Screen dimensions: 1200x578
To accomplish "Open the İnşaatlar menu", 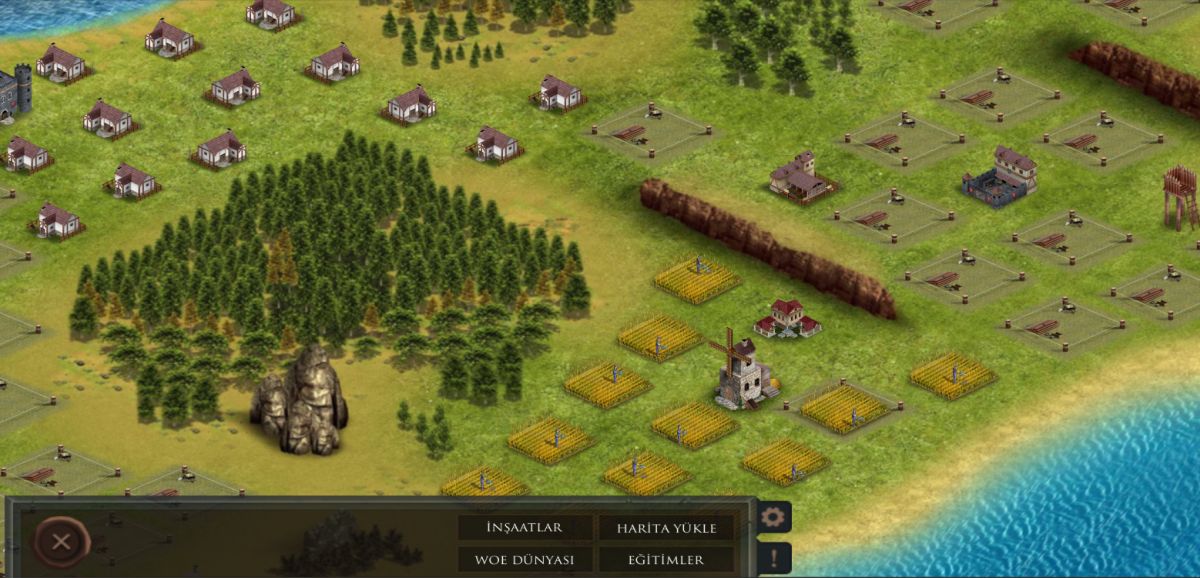I will click(524, 528).
